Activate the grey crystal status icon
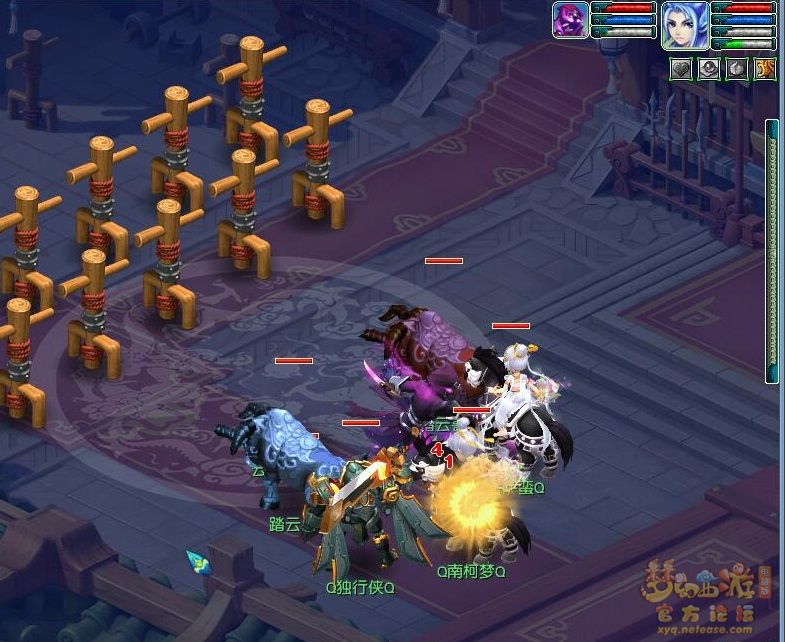The image size is (785, 642). [x=736, y=69]
